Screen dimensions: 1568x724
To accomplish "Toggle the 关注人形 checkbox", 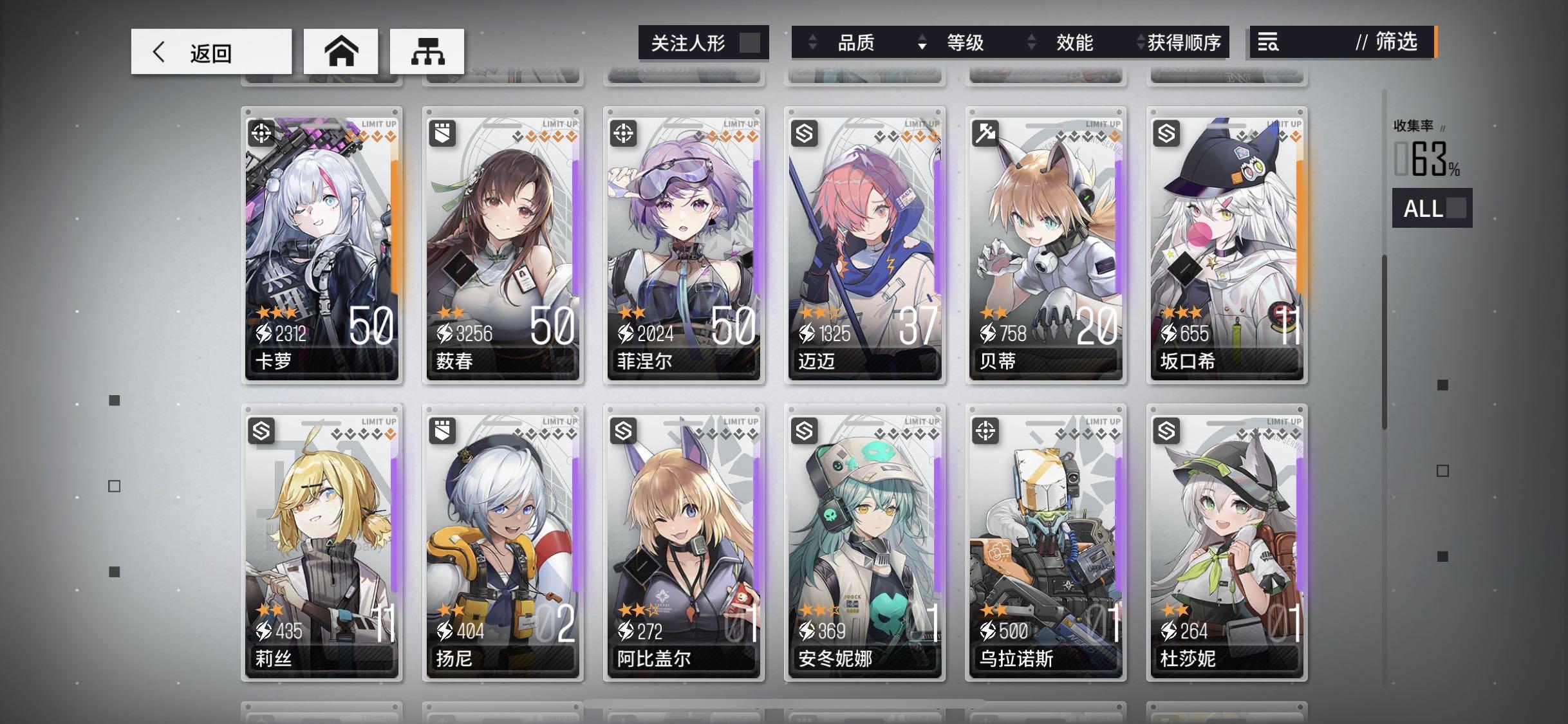I will point(749,41).
